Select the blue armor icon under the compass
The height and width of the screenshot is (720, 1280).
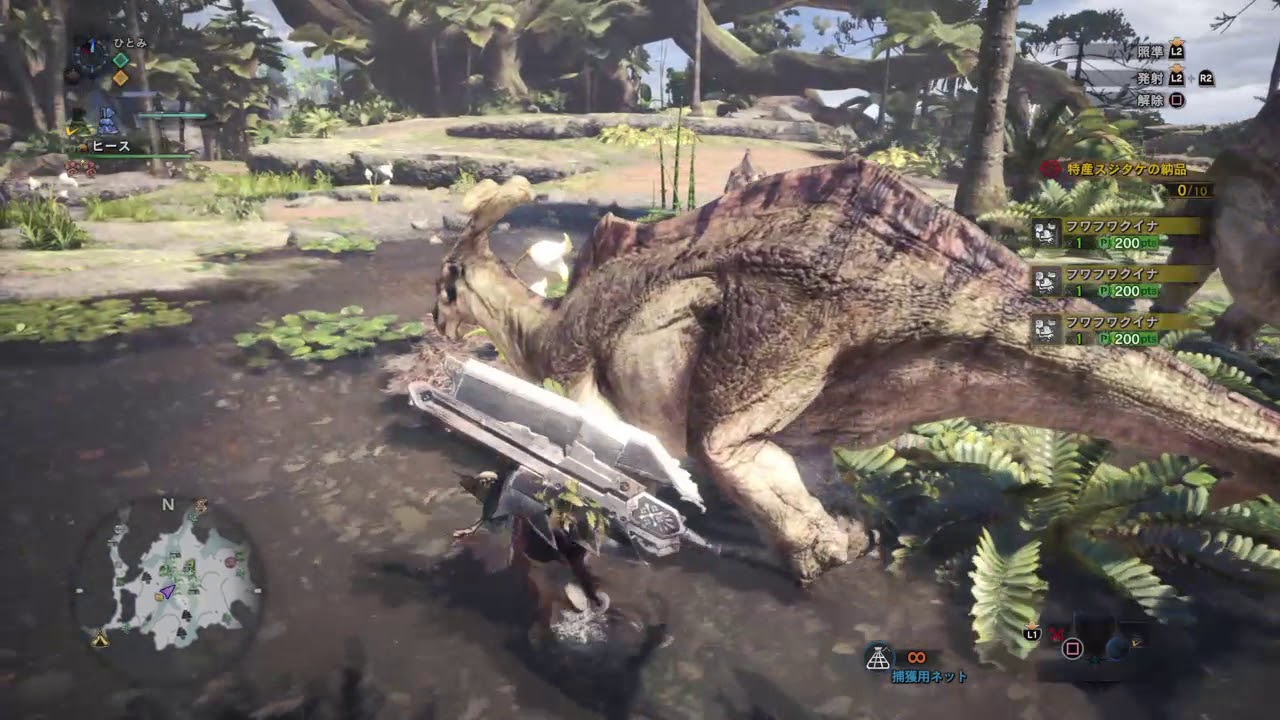110,119
